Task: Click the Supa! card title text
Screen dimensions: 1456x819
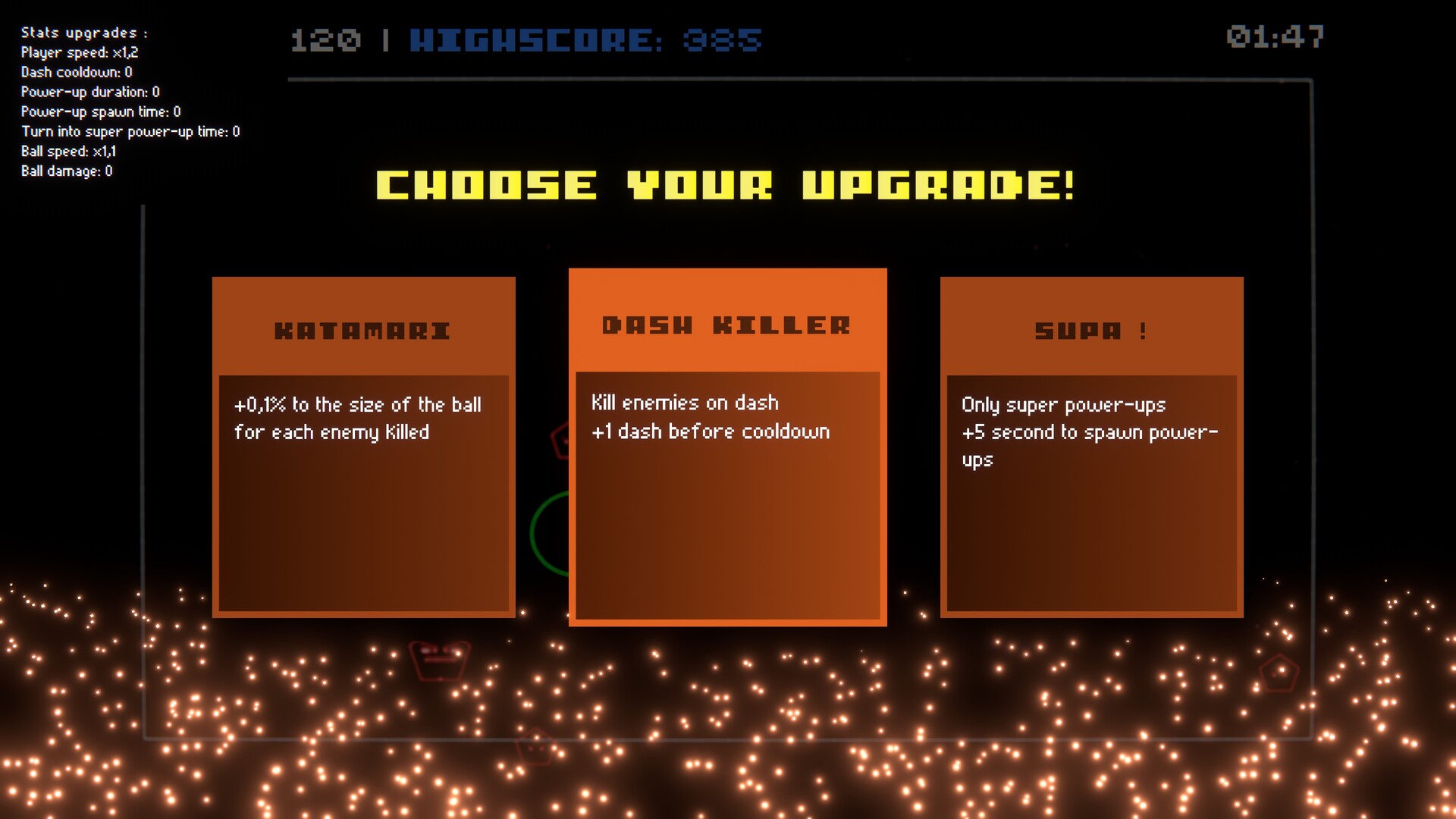Action: tap(1090, 330)
